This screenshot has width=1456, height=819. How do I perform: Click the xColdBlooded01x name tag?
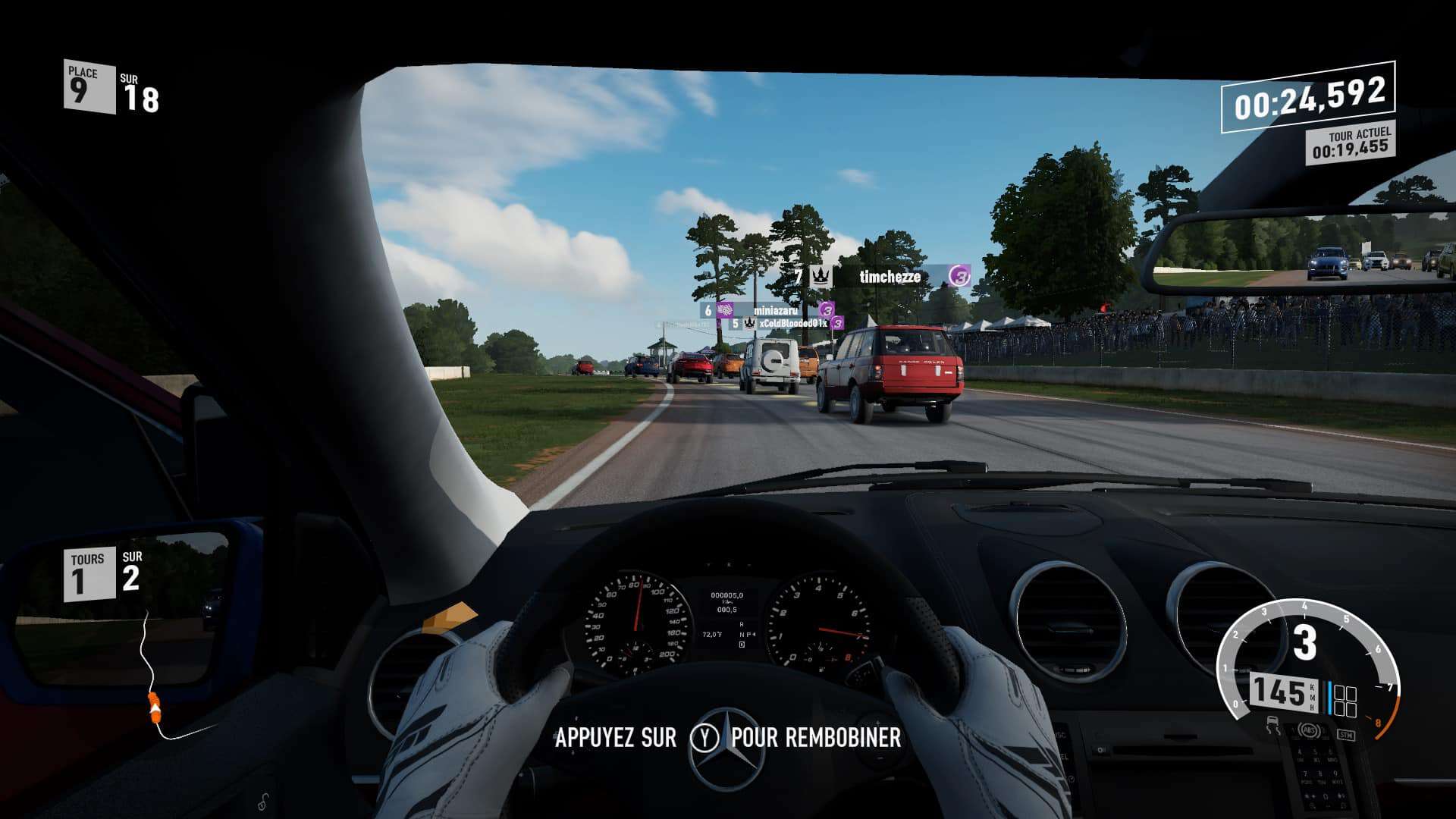tap(792, 324)
